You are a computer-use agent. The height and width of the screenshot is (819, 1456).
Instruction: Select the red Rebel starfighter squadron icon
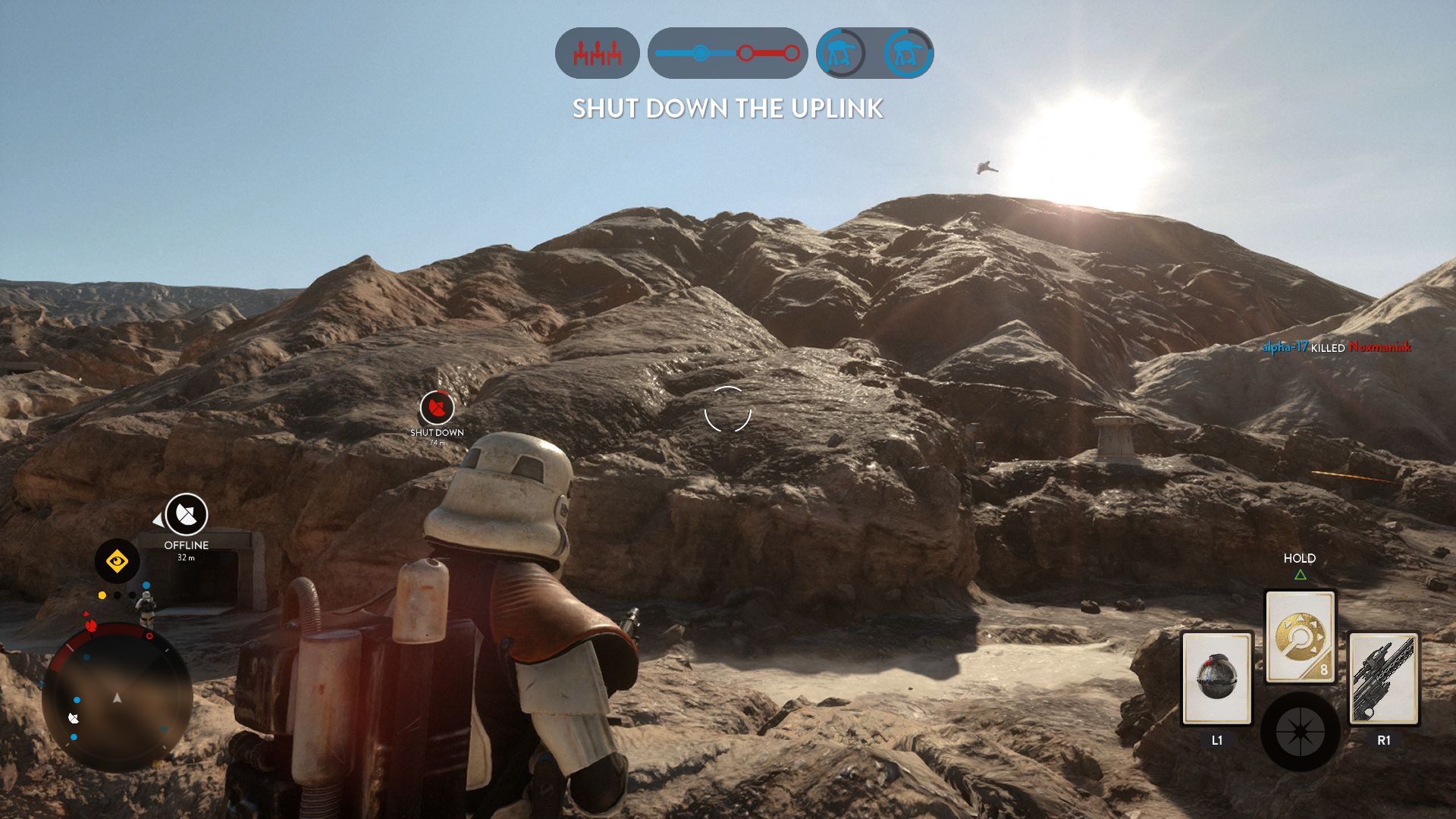598,54
